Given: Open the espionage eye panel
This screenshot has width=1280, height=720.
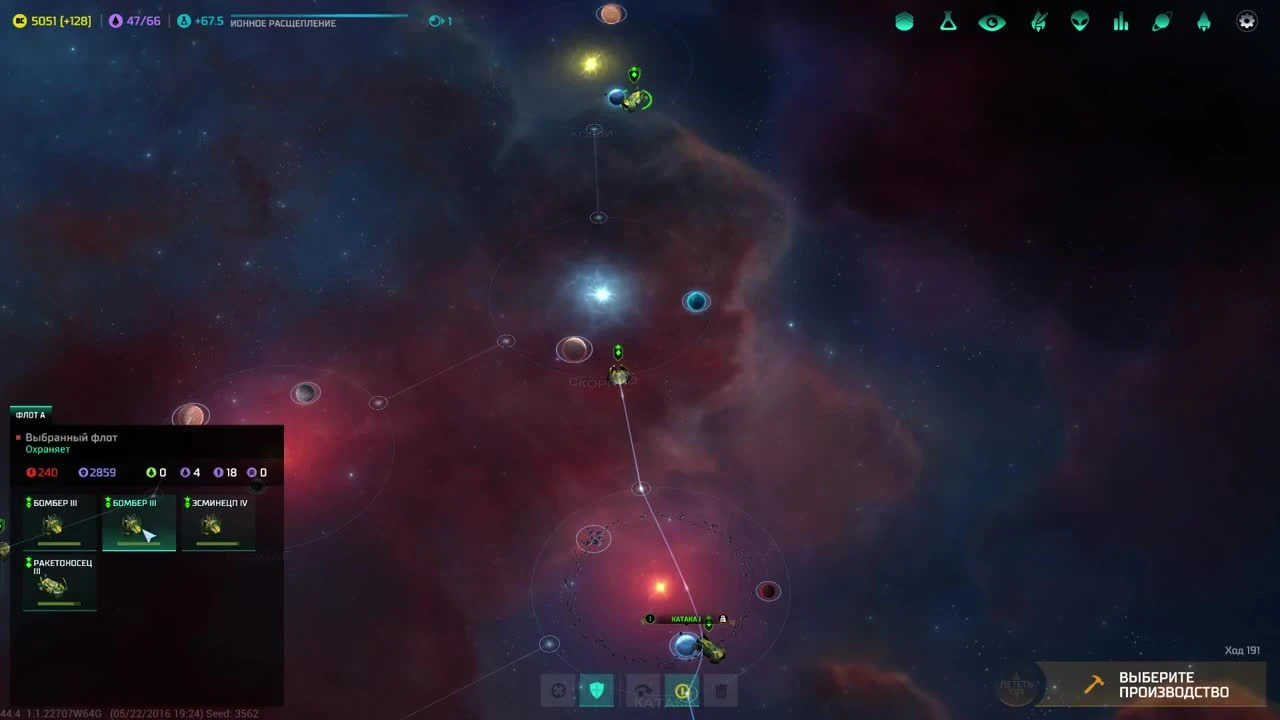Looking at the screenshot, I should (991, 20).
